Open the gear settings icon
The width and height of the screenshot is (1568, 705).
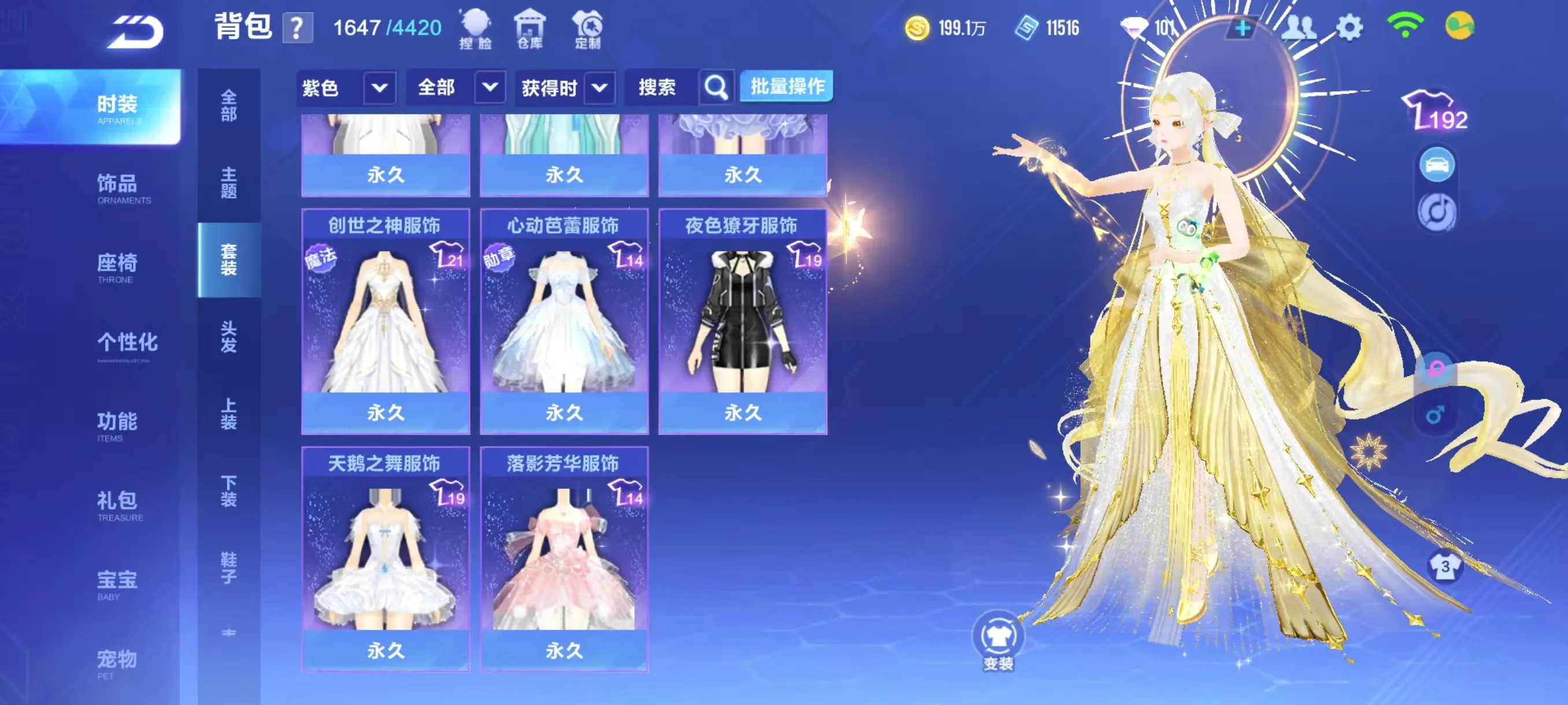point(1349,28)
